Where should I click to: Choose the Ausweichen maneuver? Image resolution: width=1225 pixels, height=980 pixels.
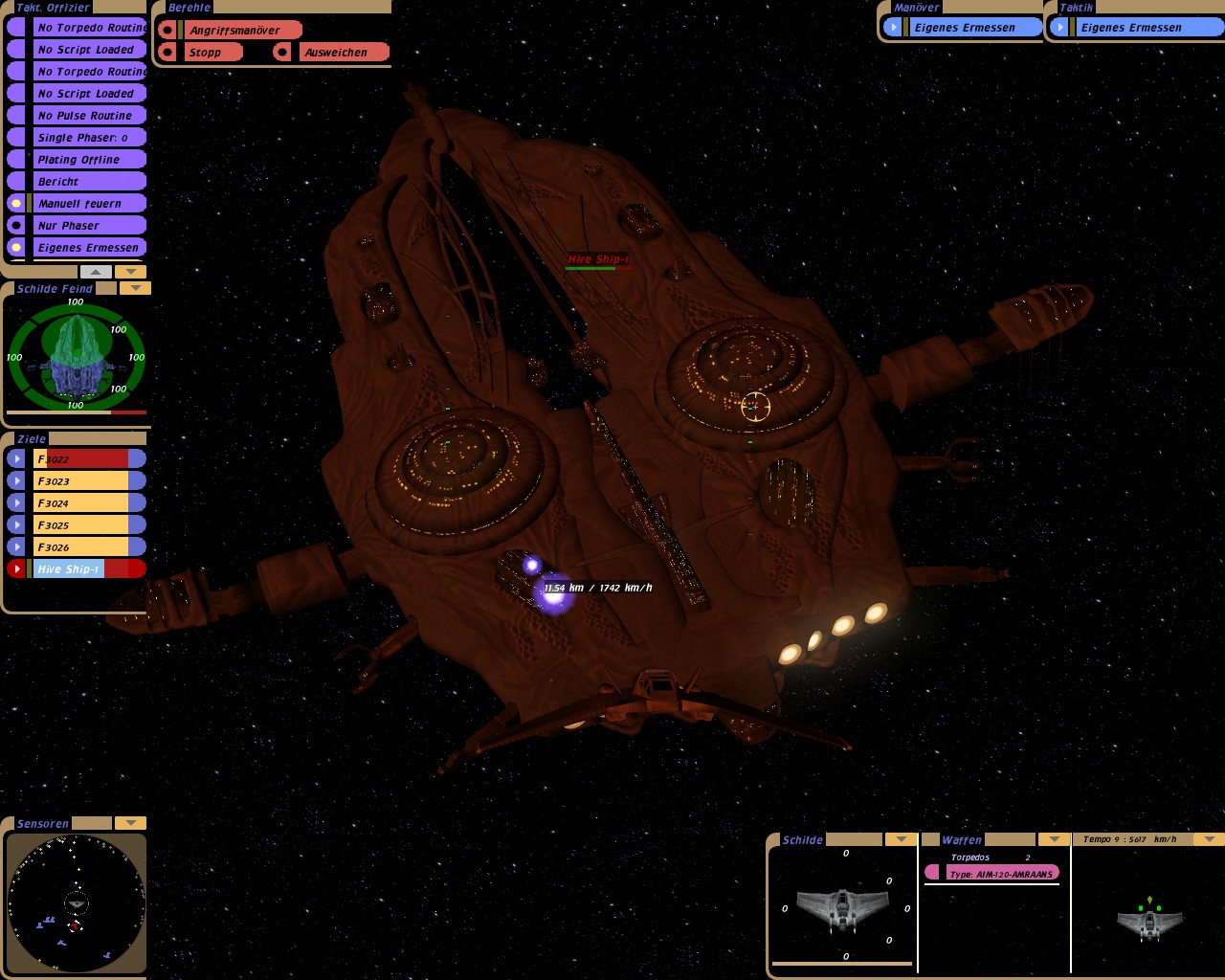(x=343, y=53)
